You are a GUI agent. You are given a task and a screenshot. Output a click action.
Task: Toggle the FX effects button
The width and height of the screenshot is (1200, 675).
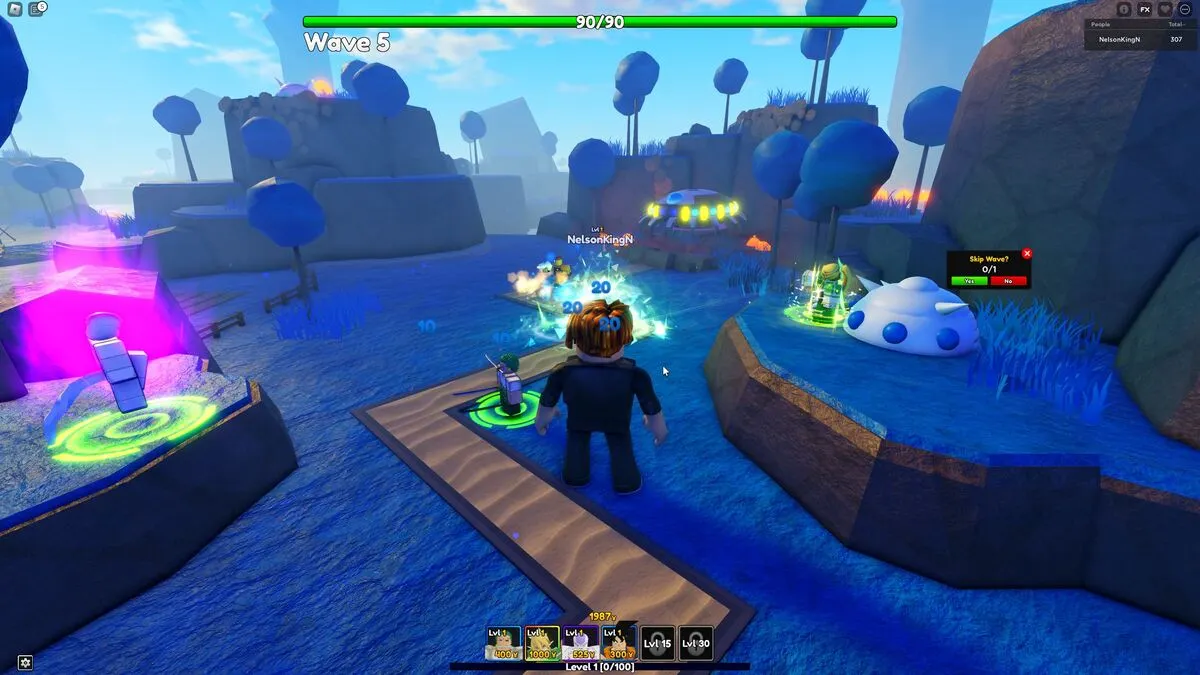click(1145, 9)
